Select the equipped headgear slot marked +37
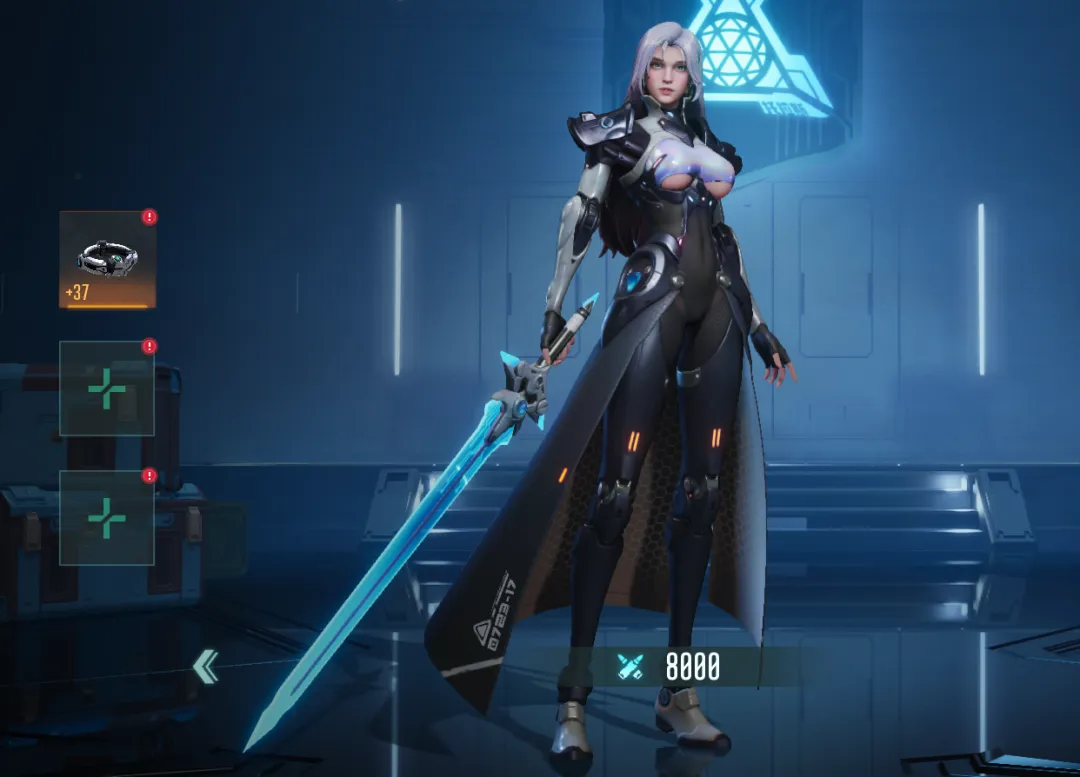Screen dimensions: 1080x777 107,259
